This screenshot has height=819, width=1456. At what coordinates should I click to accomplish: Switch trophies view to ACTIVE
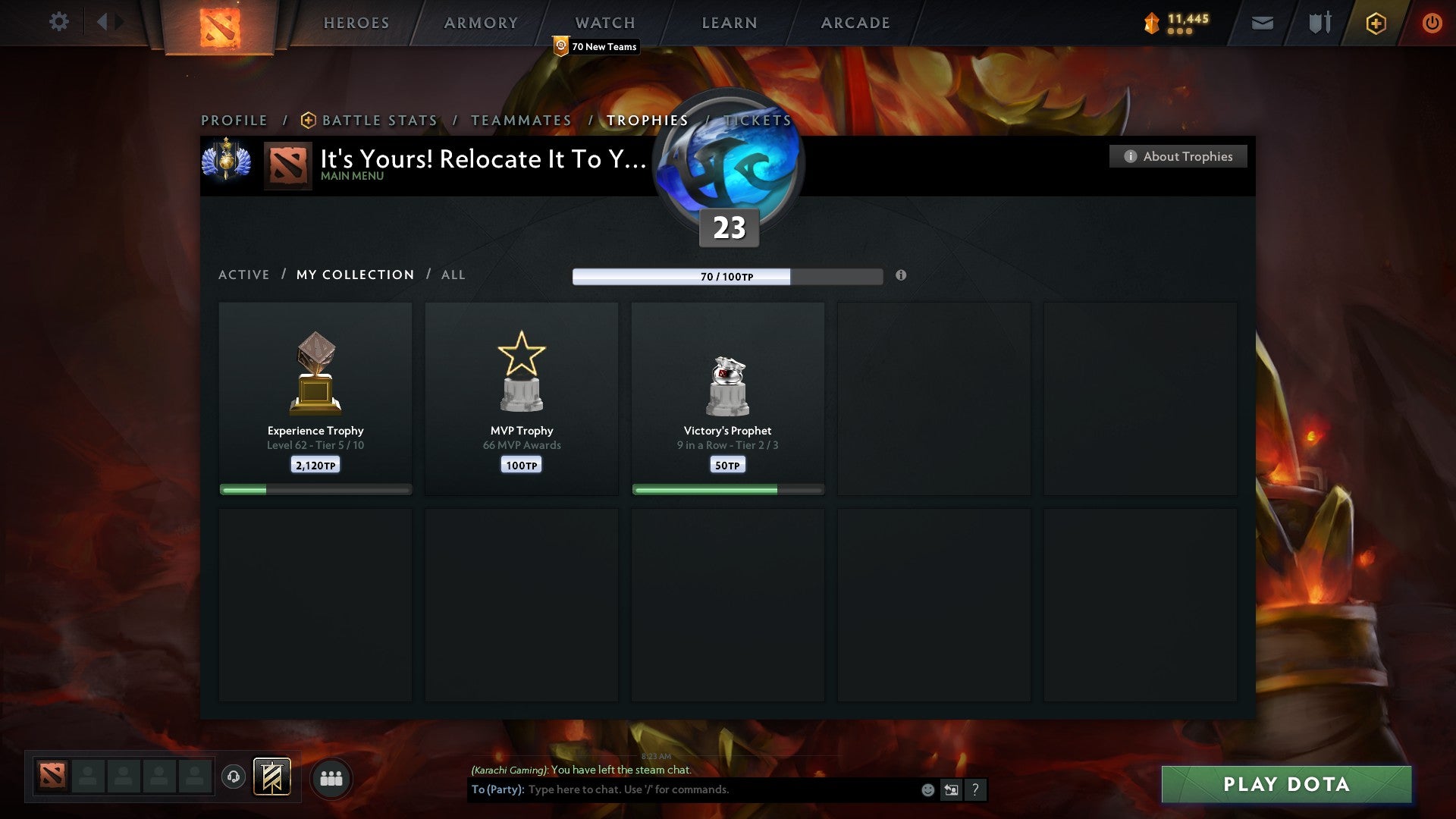click(x=243, y=275)
